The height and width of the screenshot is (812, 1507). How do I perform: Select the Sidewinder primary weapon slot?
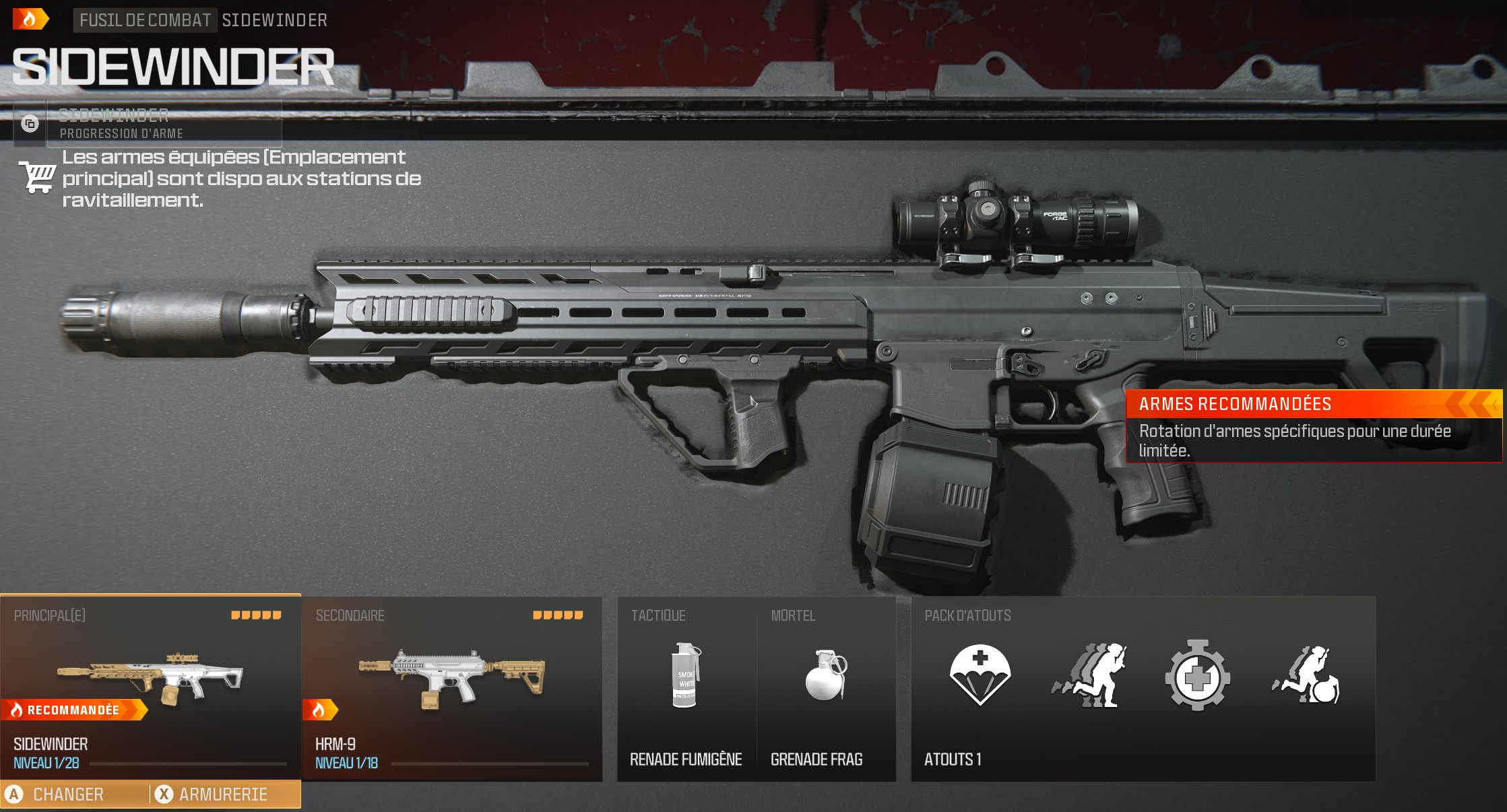point(150,687)
